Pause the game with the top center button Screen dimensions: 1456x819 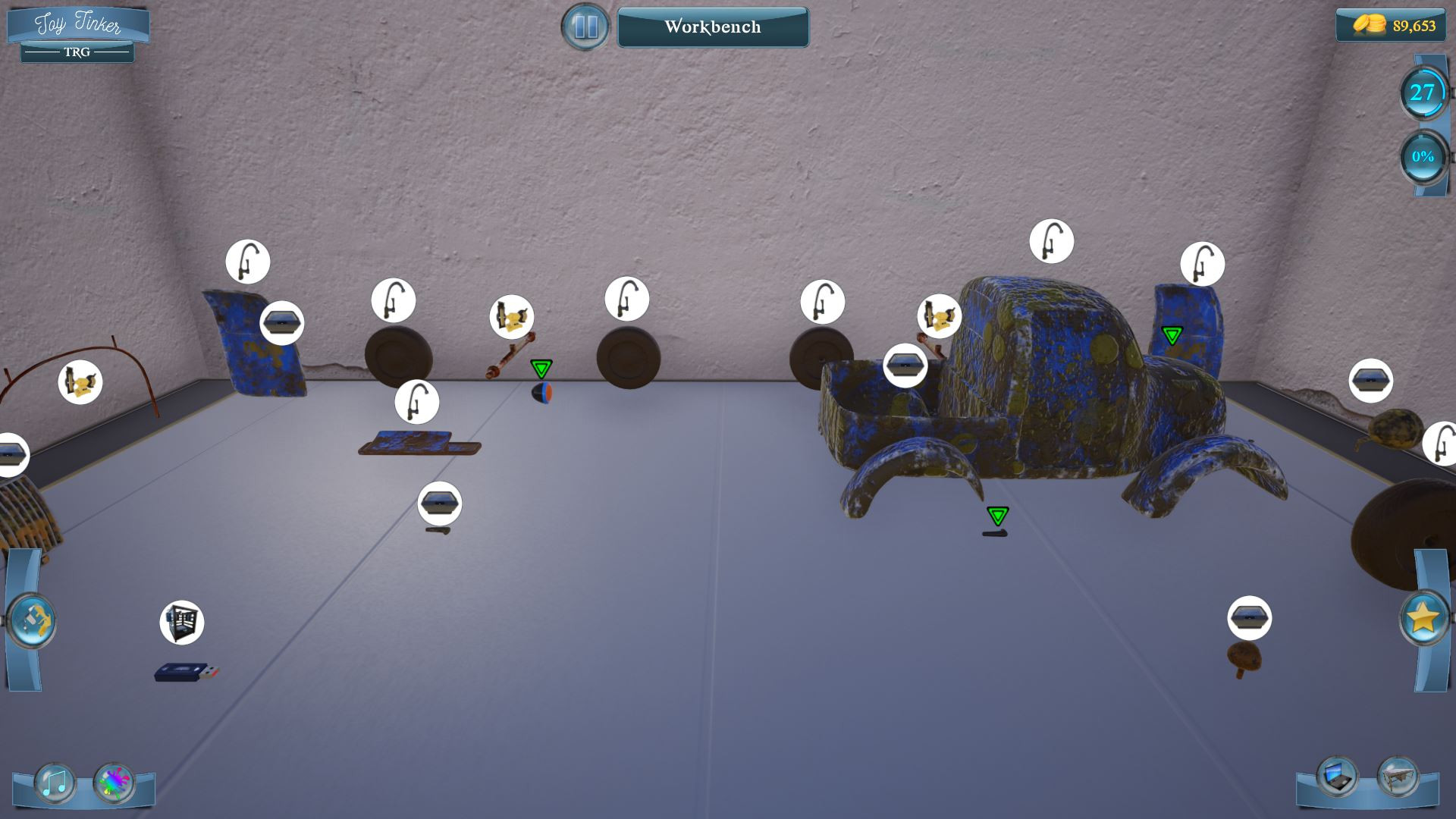(585, 27)
